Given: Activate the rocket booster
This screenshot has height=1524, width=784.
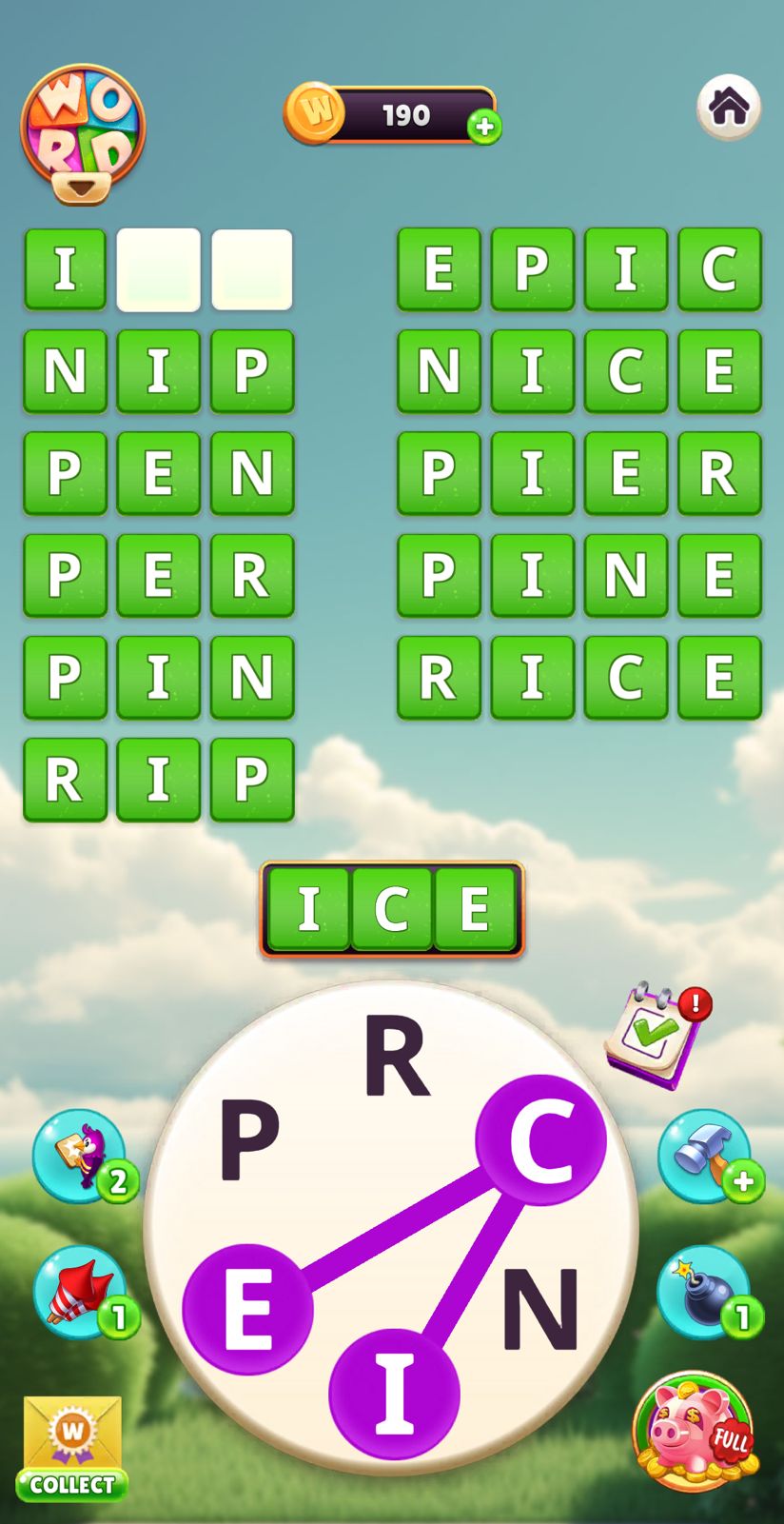Looking at the screenshot, I should [81, 1292].
